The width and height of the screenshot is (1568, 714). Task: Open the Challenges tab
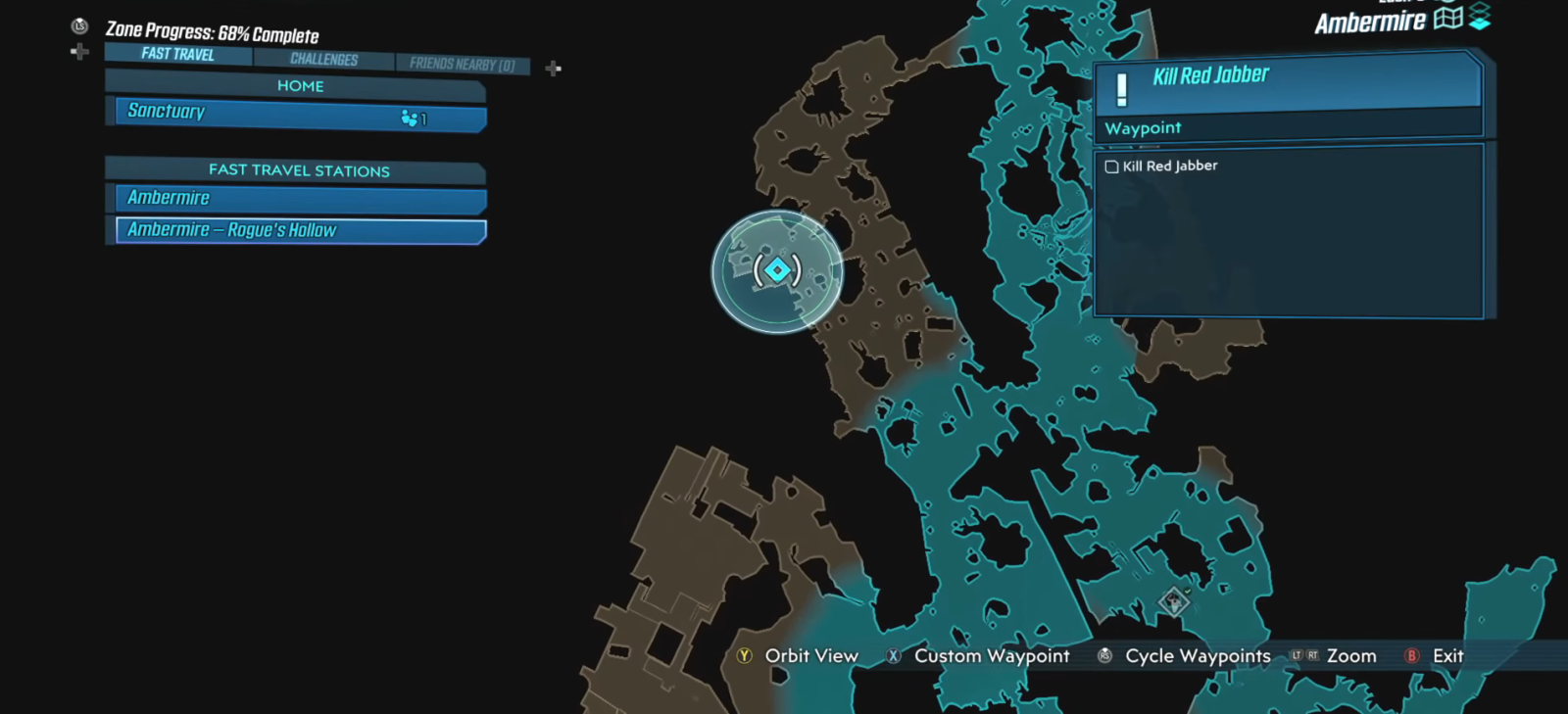tap(323, 60)
